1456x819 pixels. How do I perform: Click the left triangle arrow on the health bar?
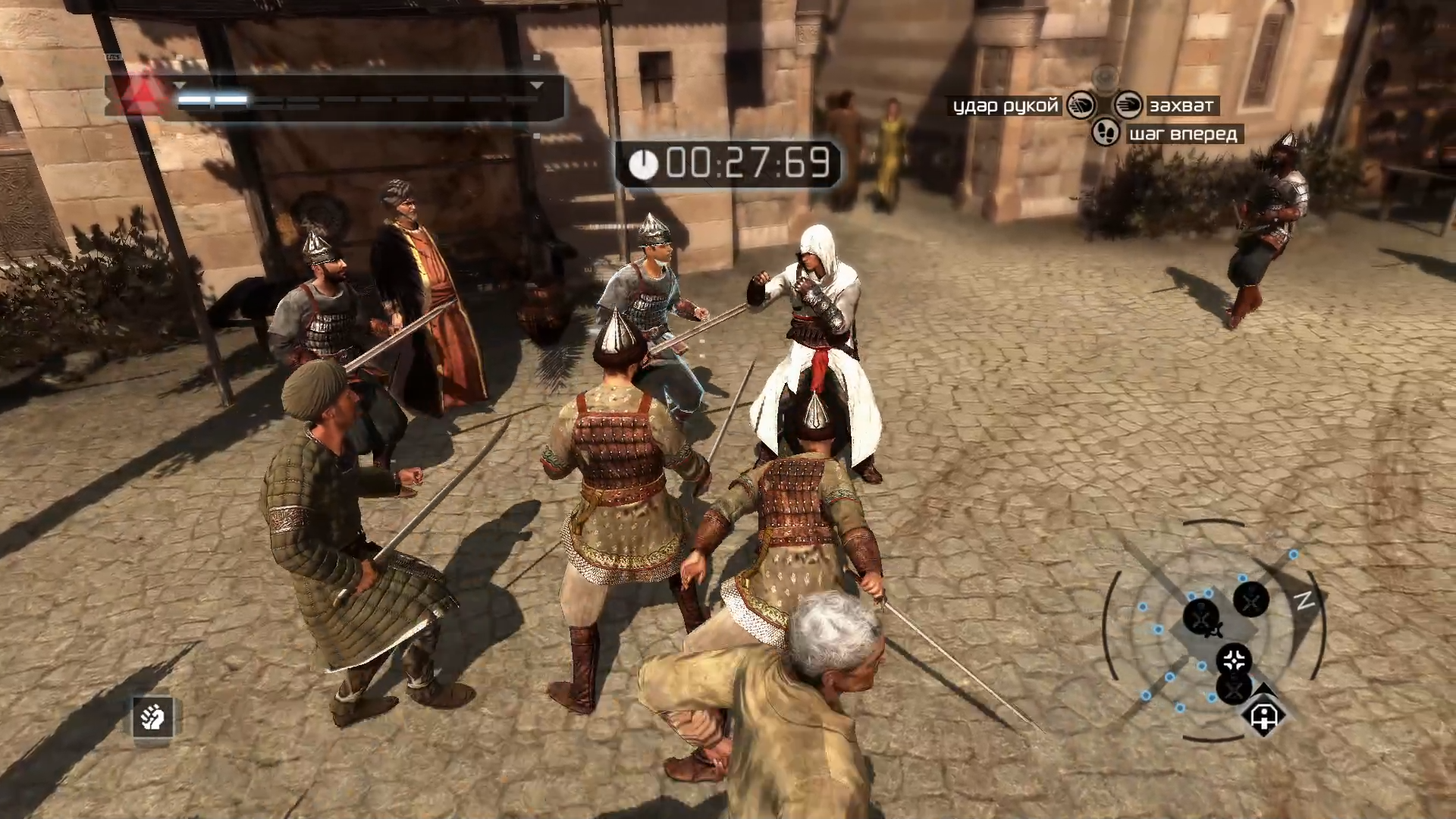pyautogui.click(x=180, y=85)
